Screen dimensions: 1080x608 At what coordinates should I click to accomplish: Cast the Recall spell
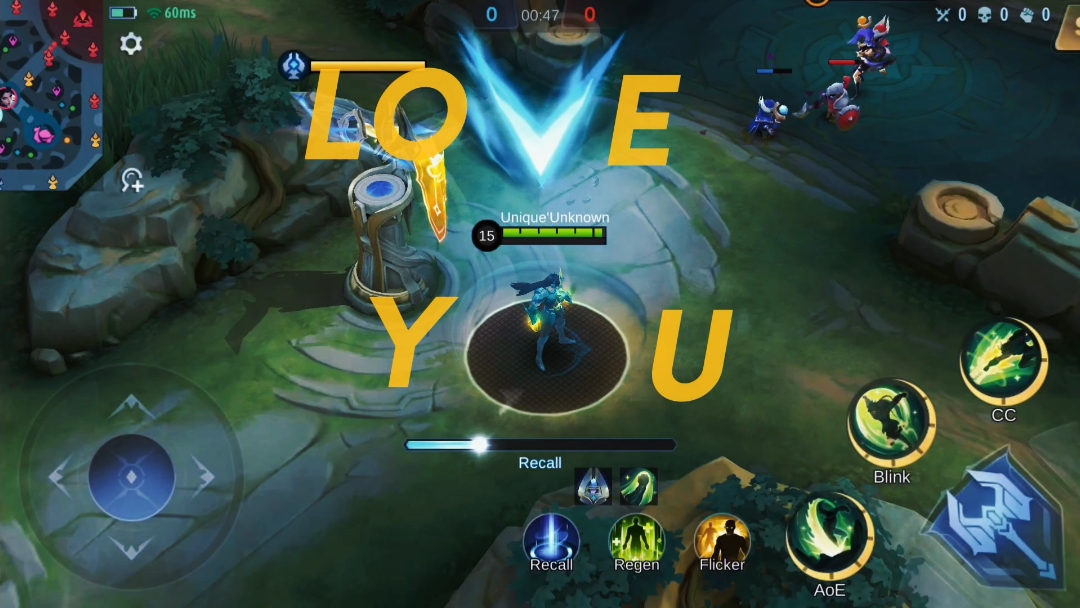pyautogui.click(x=551, y=541)
